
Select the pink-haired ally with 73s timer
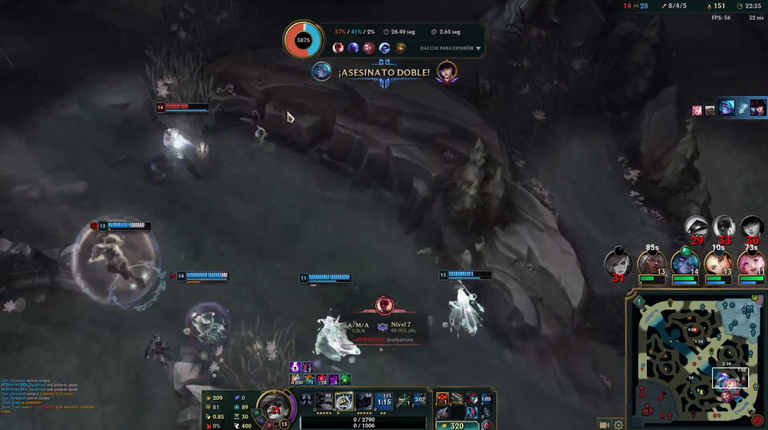(751, 263)
